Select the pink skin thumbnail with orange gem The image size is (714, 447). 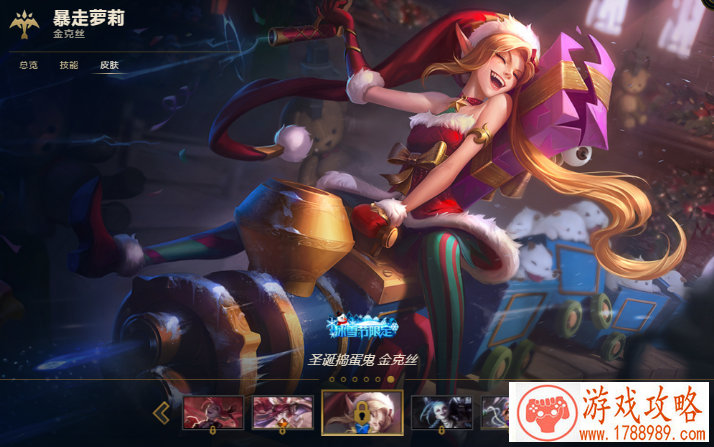[x=281, y=411]
